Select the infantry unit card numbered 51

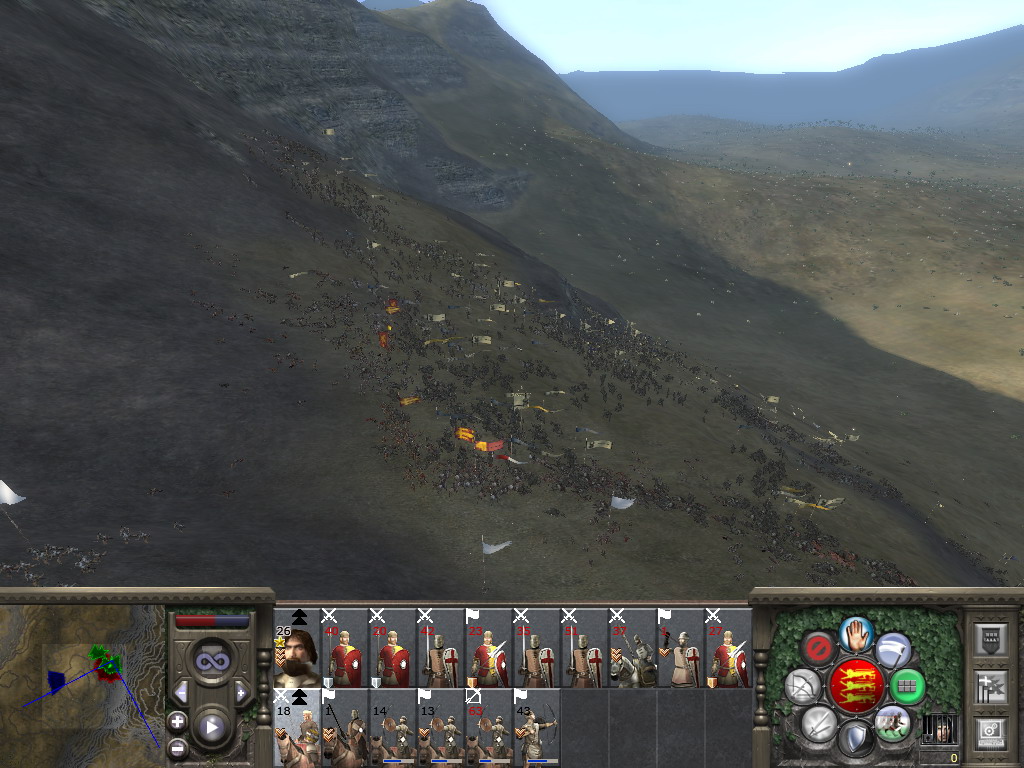click(x=585, y=648)
